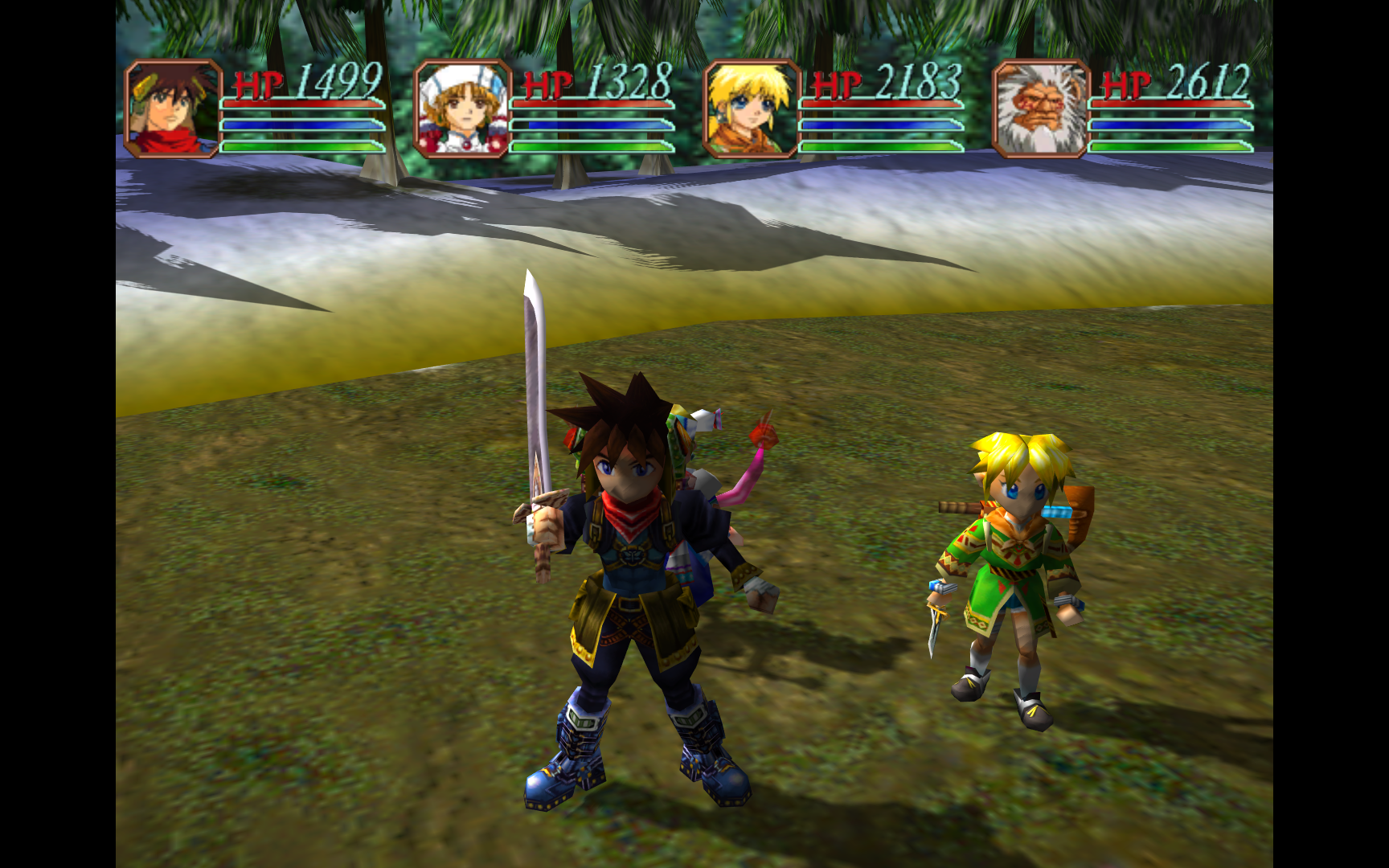The height and width of the screenshot is (868, 1389).
Task: Select the blonde character's portrait
Action: pos(750,110)
